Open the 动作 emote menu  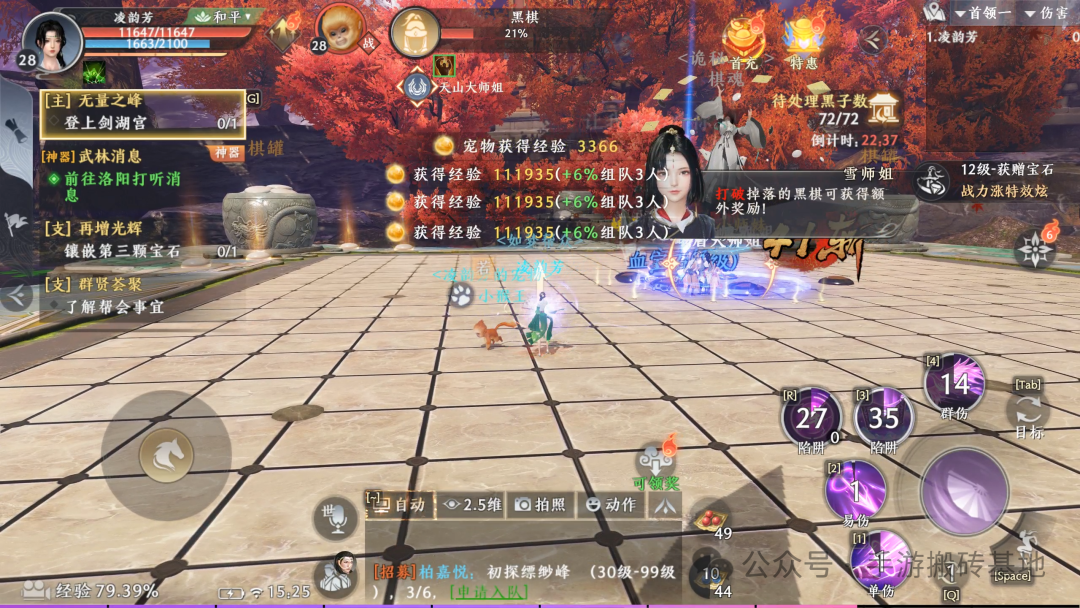[611, 505]
